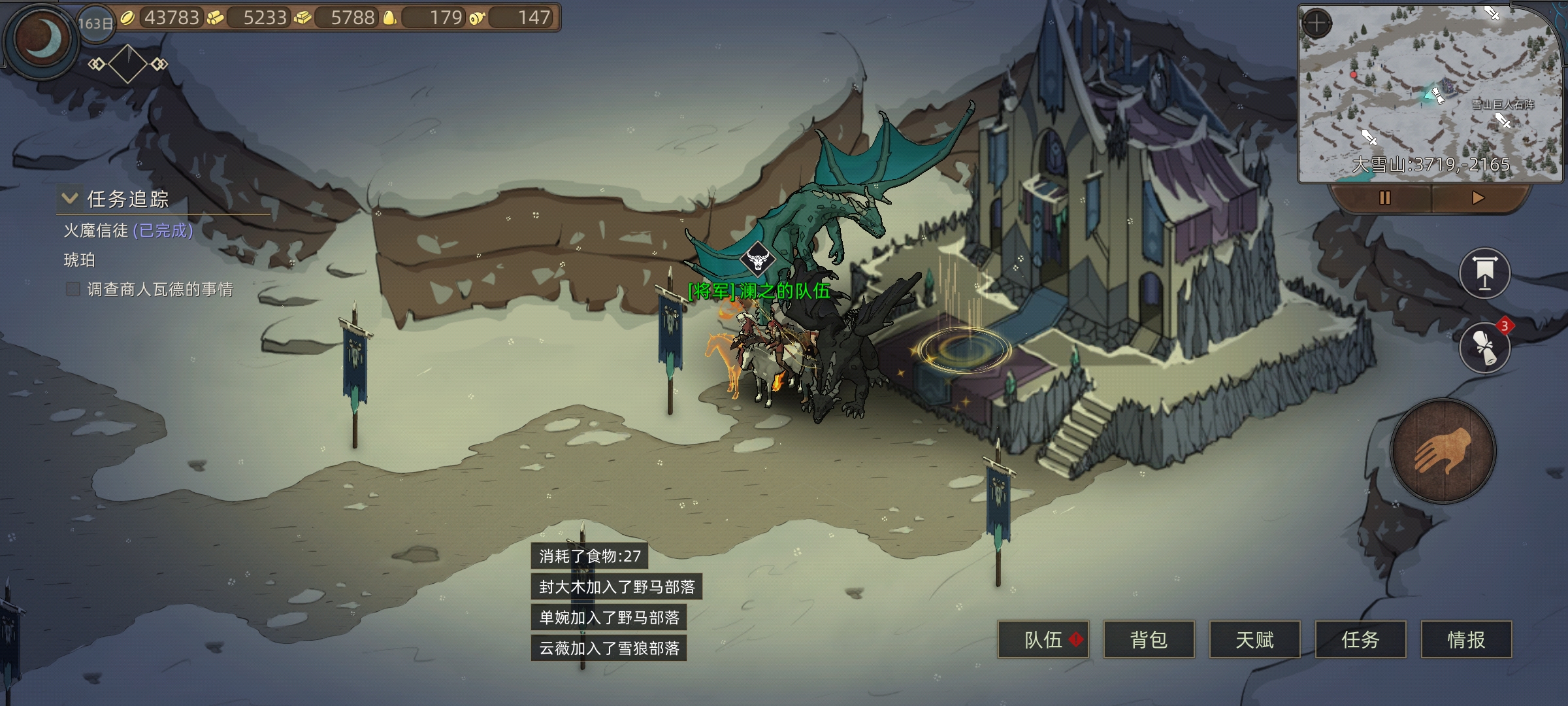The height and width of the screenshot is (706, 1568).
Task: Expand the minimap with plus button
Action: (x=1316, y=24)
